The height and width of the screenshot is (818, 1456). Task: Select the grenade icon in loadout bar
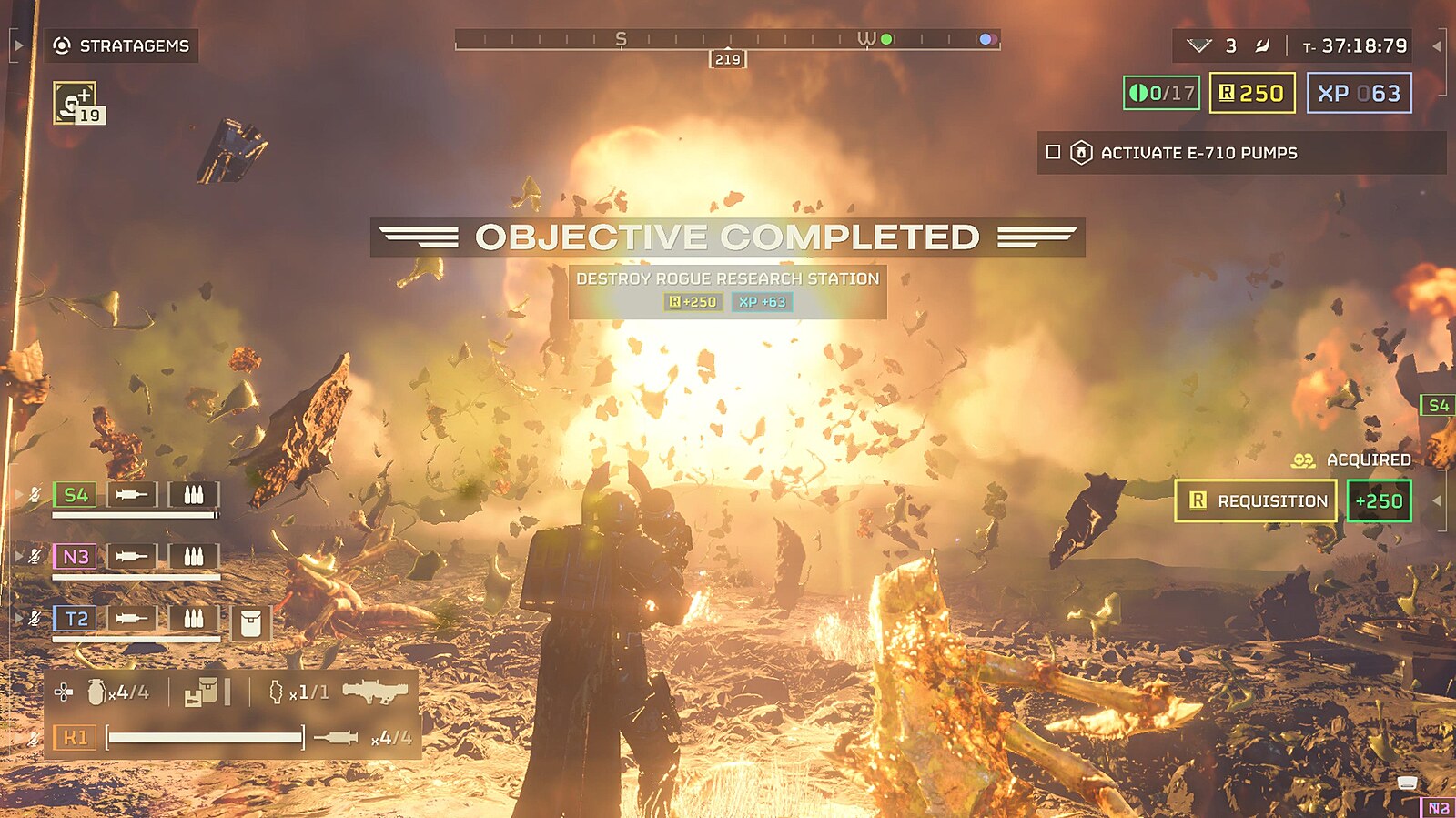(96, 692)
